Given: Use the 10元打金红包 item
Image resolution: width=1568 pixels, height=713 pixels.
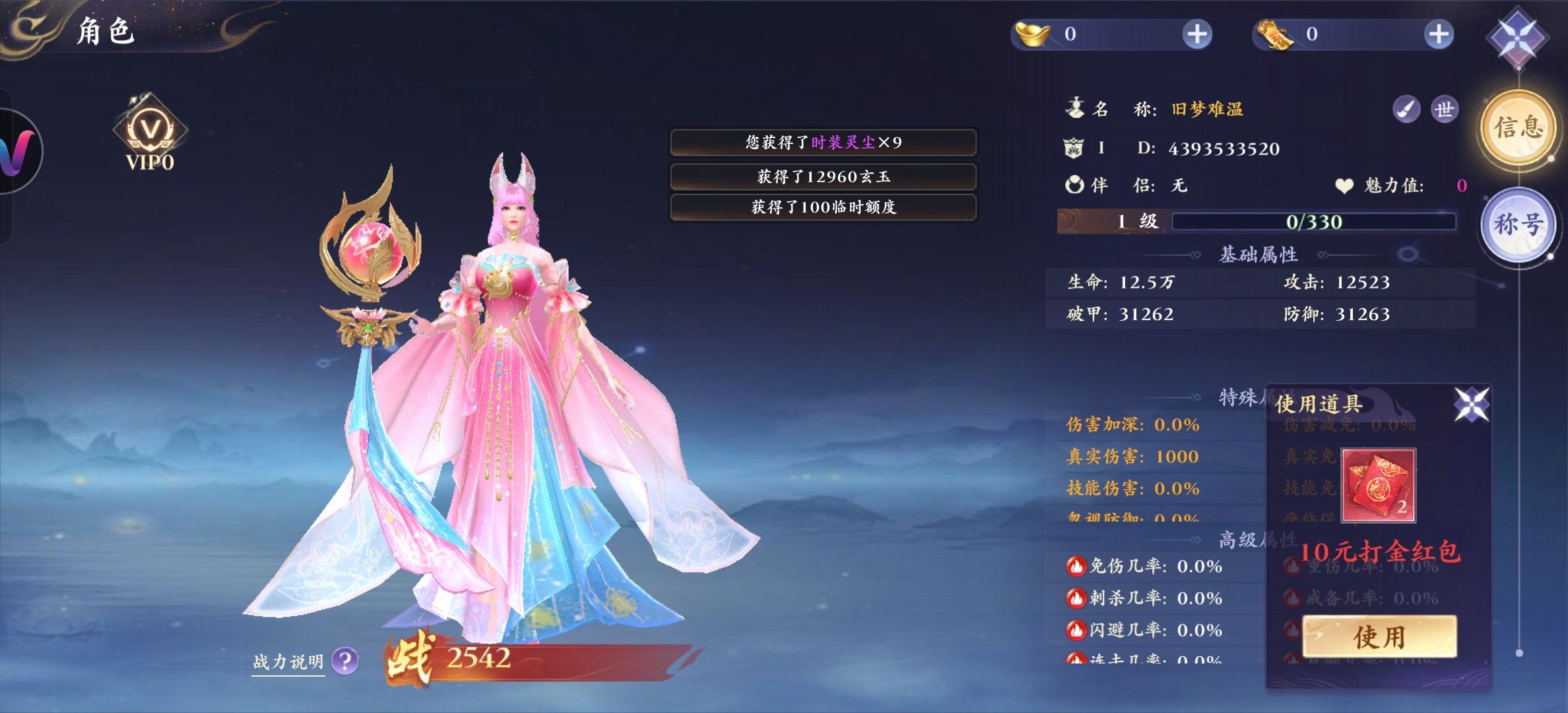Looking at the screenshot, I should (1379, 636).
